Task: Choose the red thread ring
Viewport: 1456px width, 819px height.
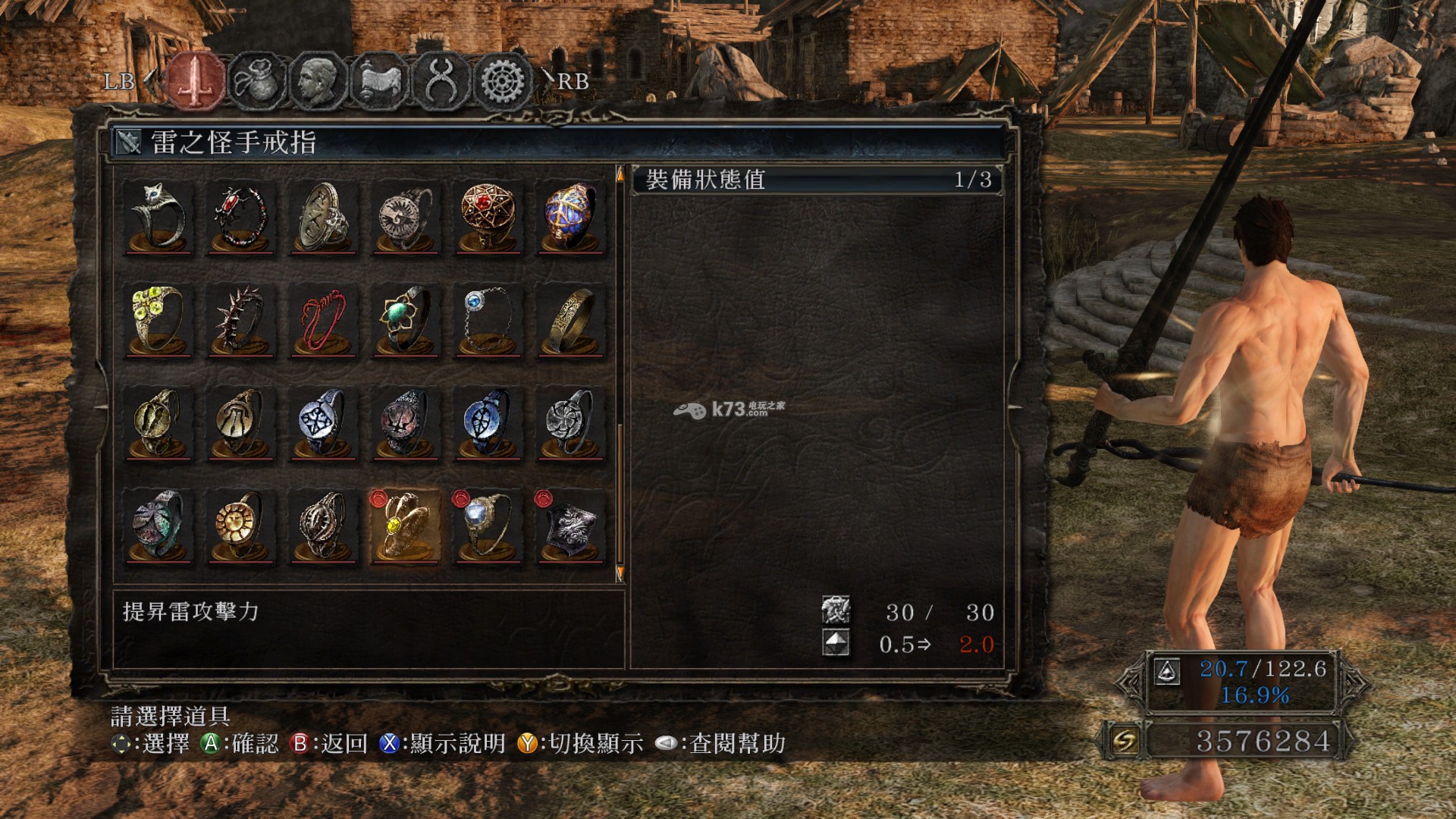Action: click(x=323, y=320)
